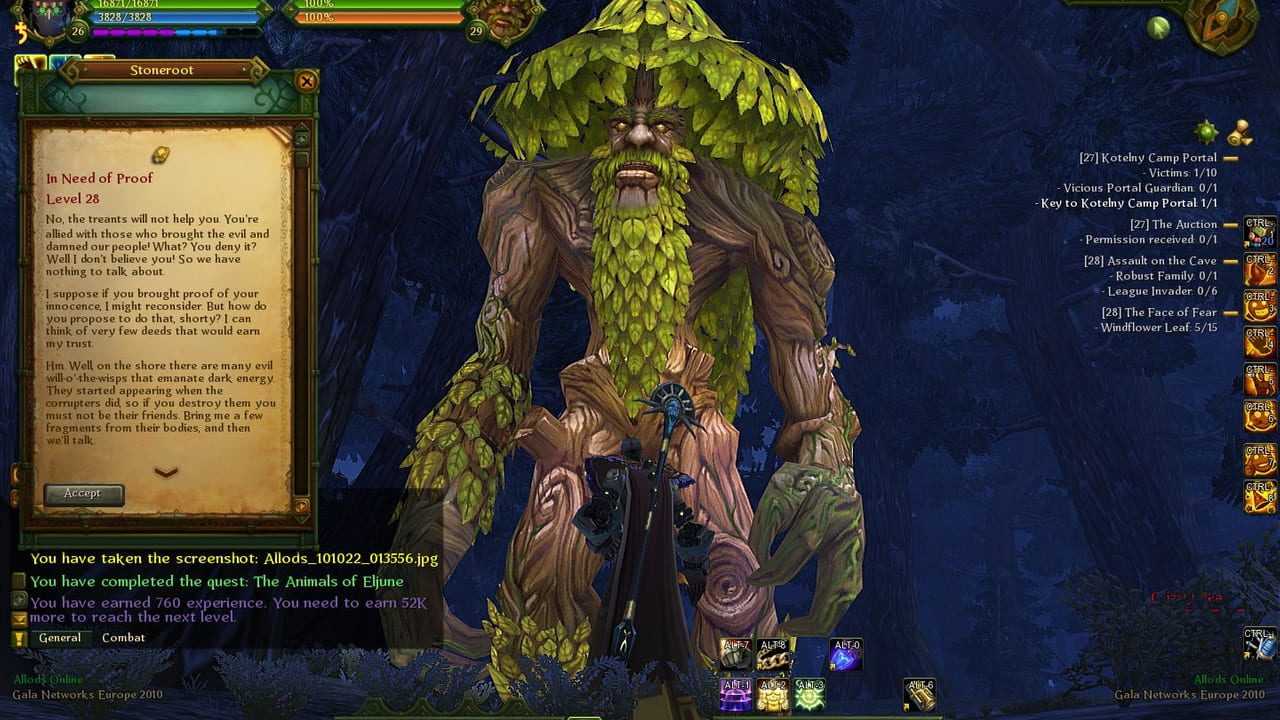The width and height of the screenshot is (1280, 720).
Task: Use the ALT-6 golden scroll item
Action: point(919,694)
